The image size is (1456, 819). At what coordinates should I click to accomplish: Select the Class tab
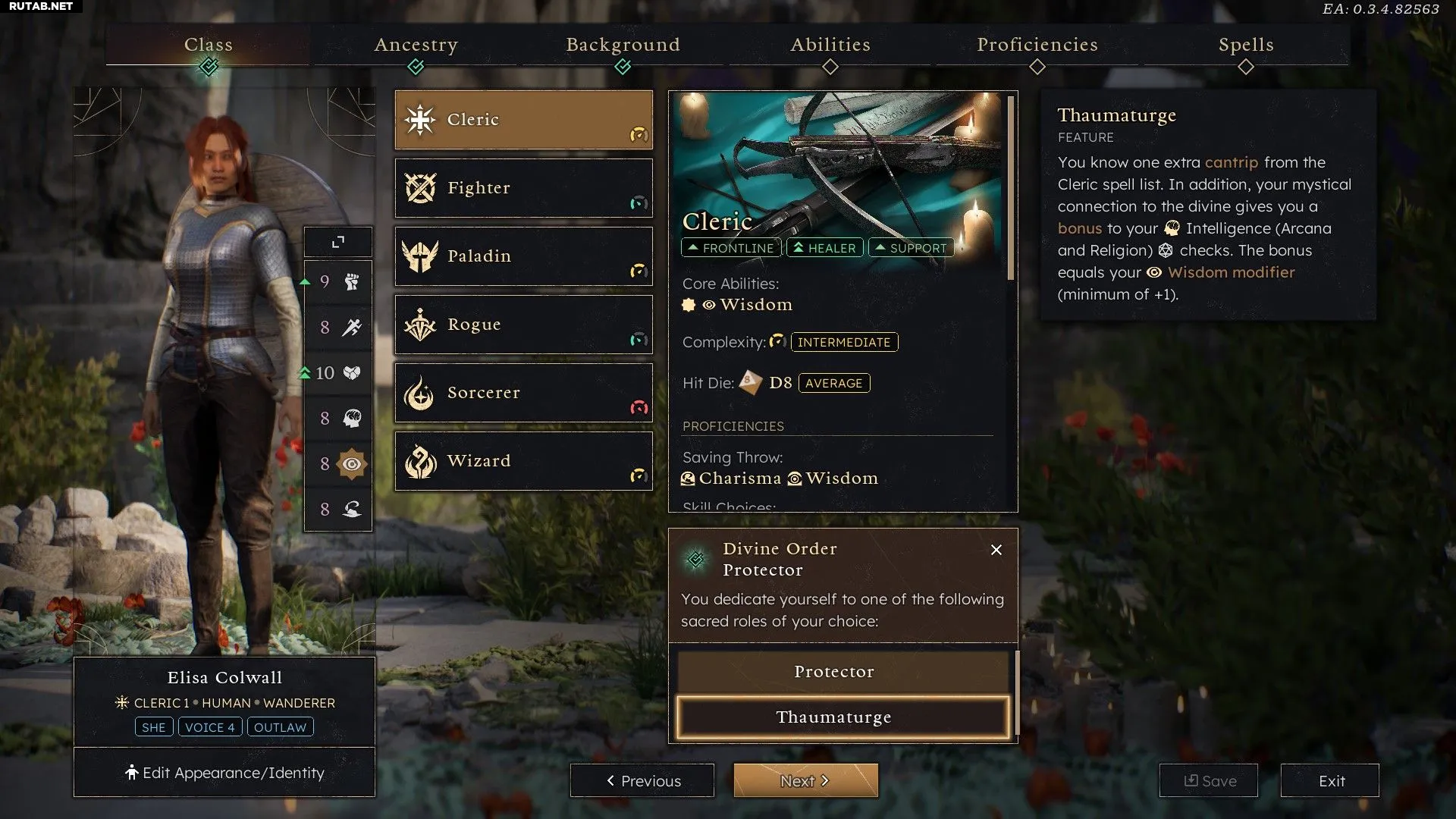click(209, 45)
